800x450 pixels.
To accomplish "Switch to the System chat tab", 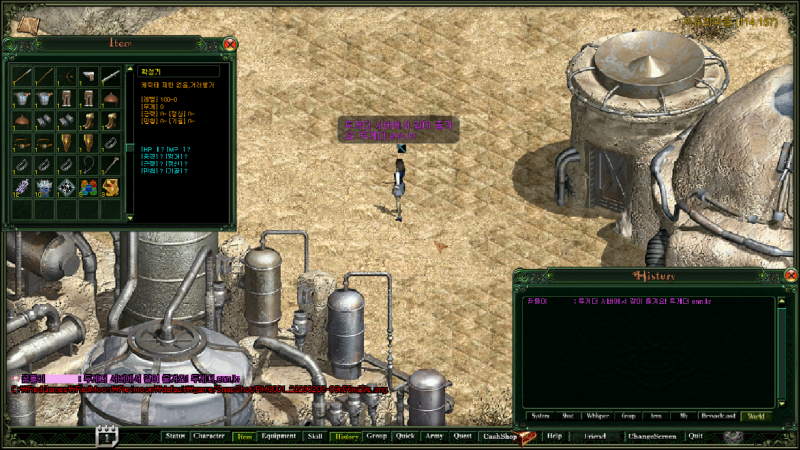I will tap(540, 415).
